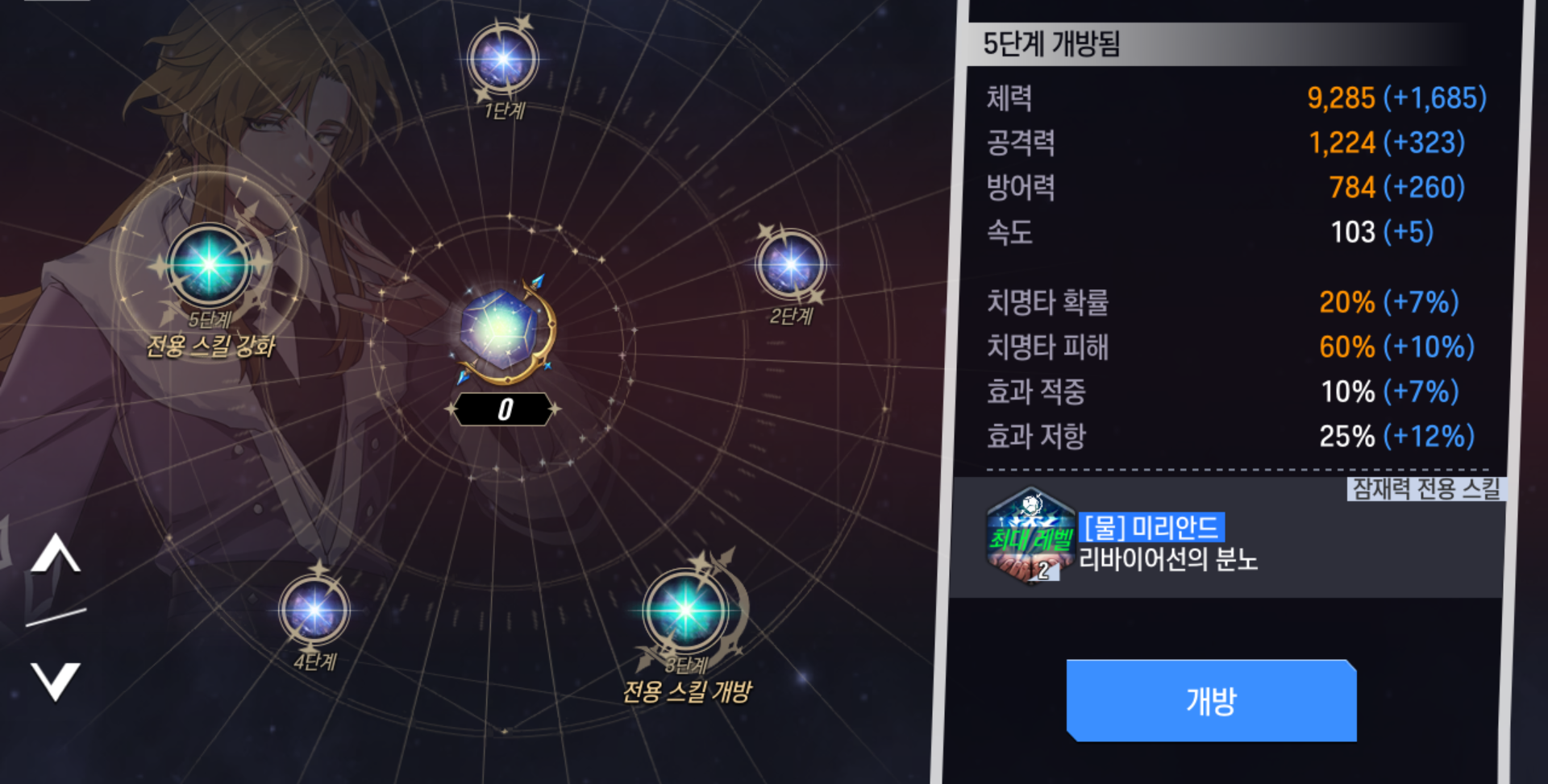Select the 2단계 potential node
This screenshot has width=1548, height=784.
coord(790,264)
